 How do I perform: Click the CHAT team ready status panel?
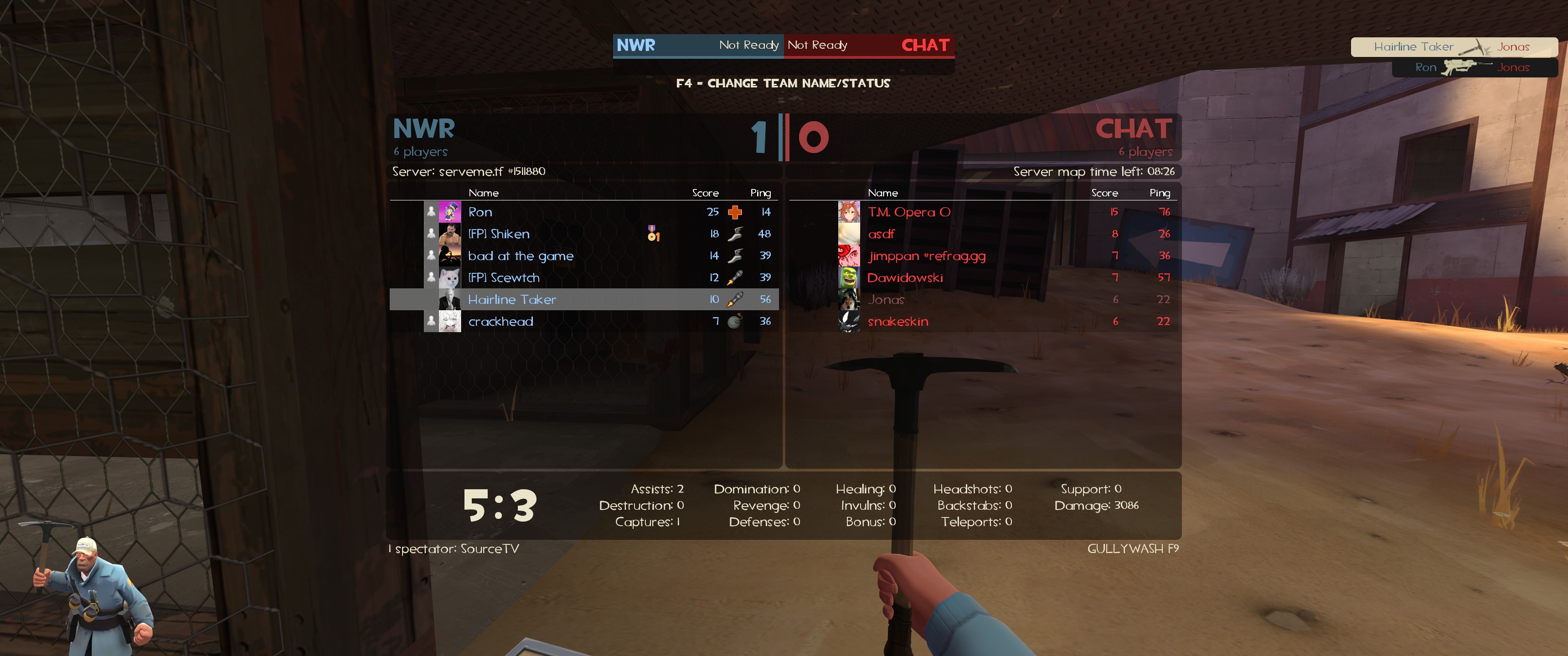coord(869,45)
